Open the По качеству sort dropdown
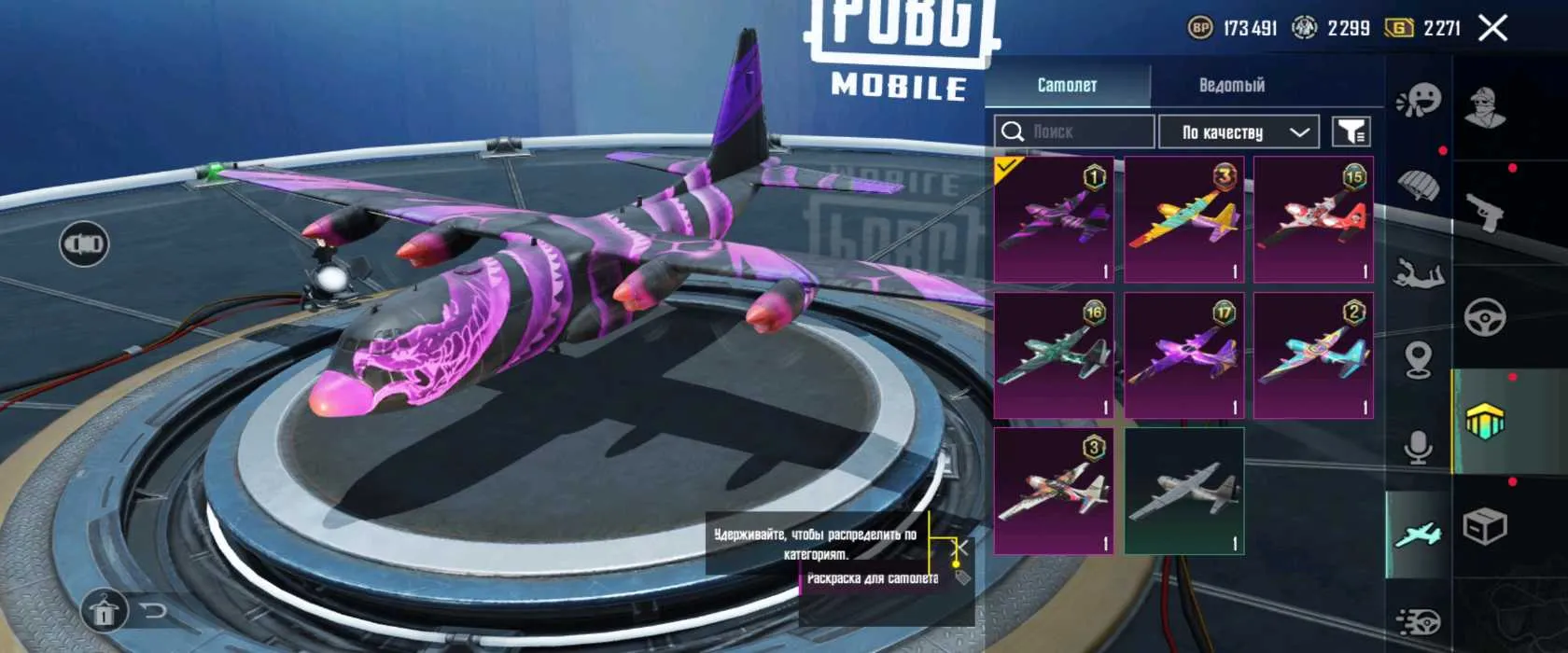This screenshot has width=1568, height=653. coord(1238,132)
